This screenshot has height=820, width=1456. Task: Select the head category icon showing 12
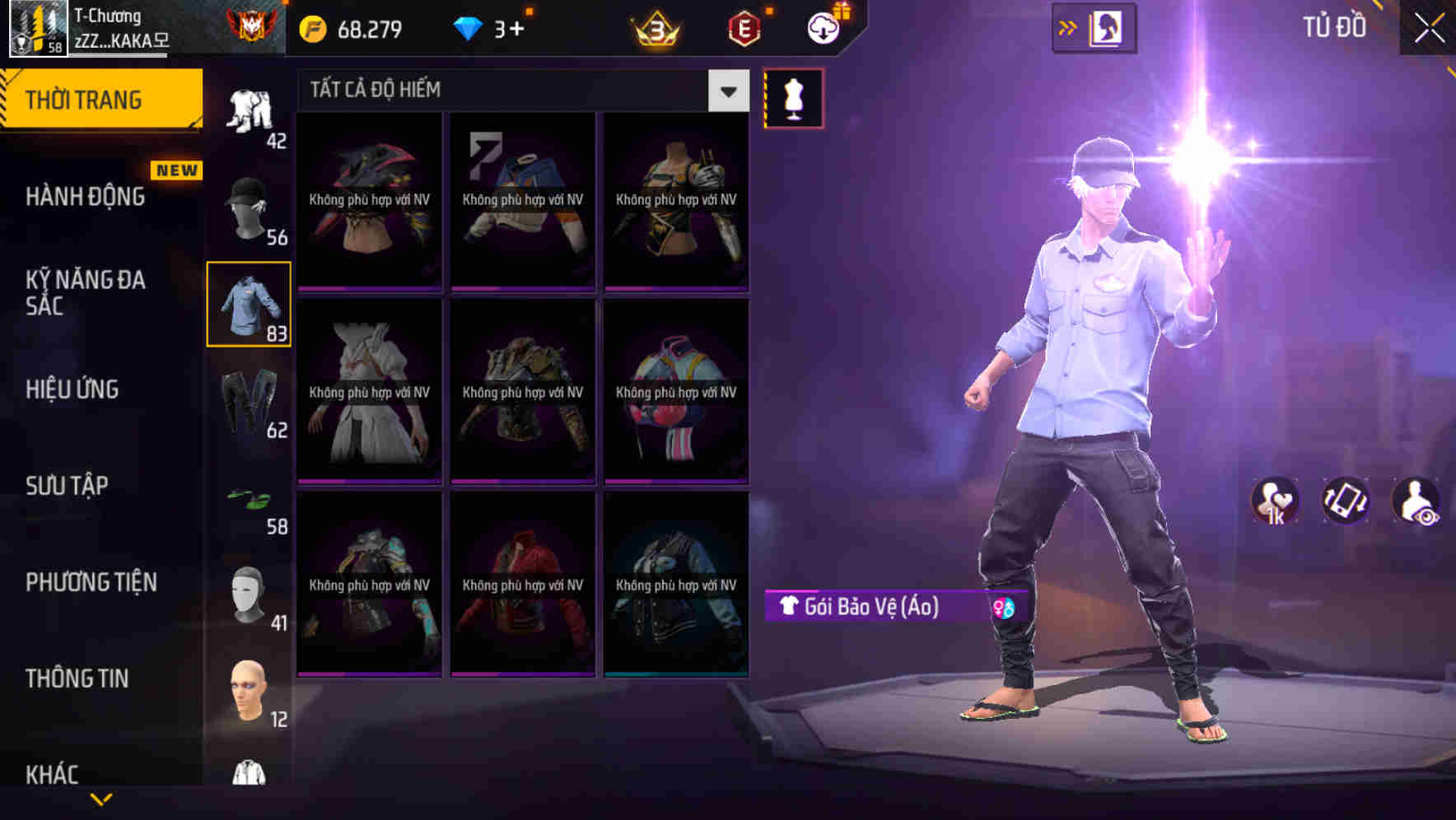247,692
